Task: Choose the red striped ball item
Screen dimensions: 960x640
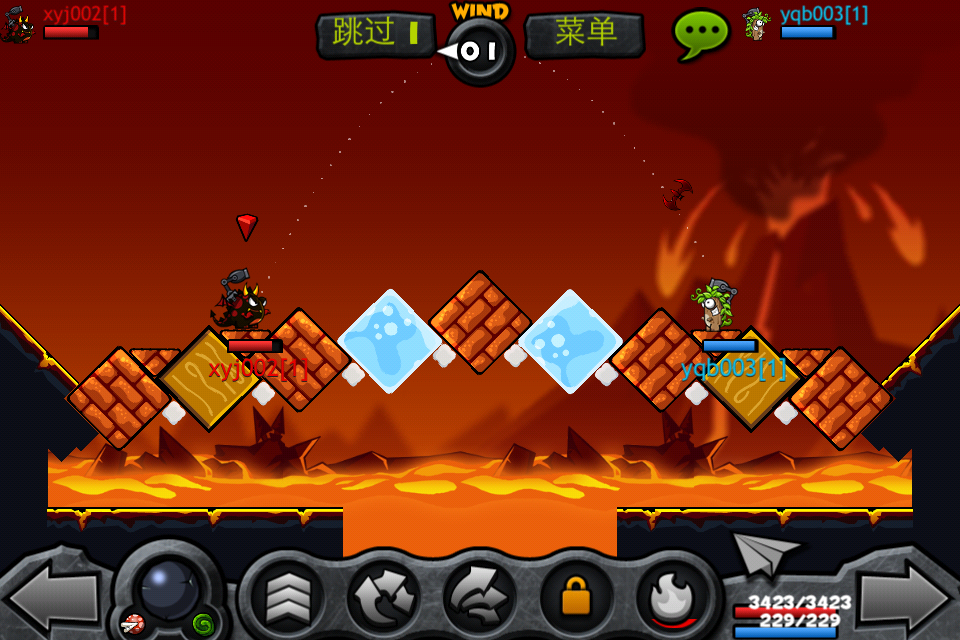Action: coord(133,624)
